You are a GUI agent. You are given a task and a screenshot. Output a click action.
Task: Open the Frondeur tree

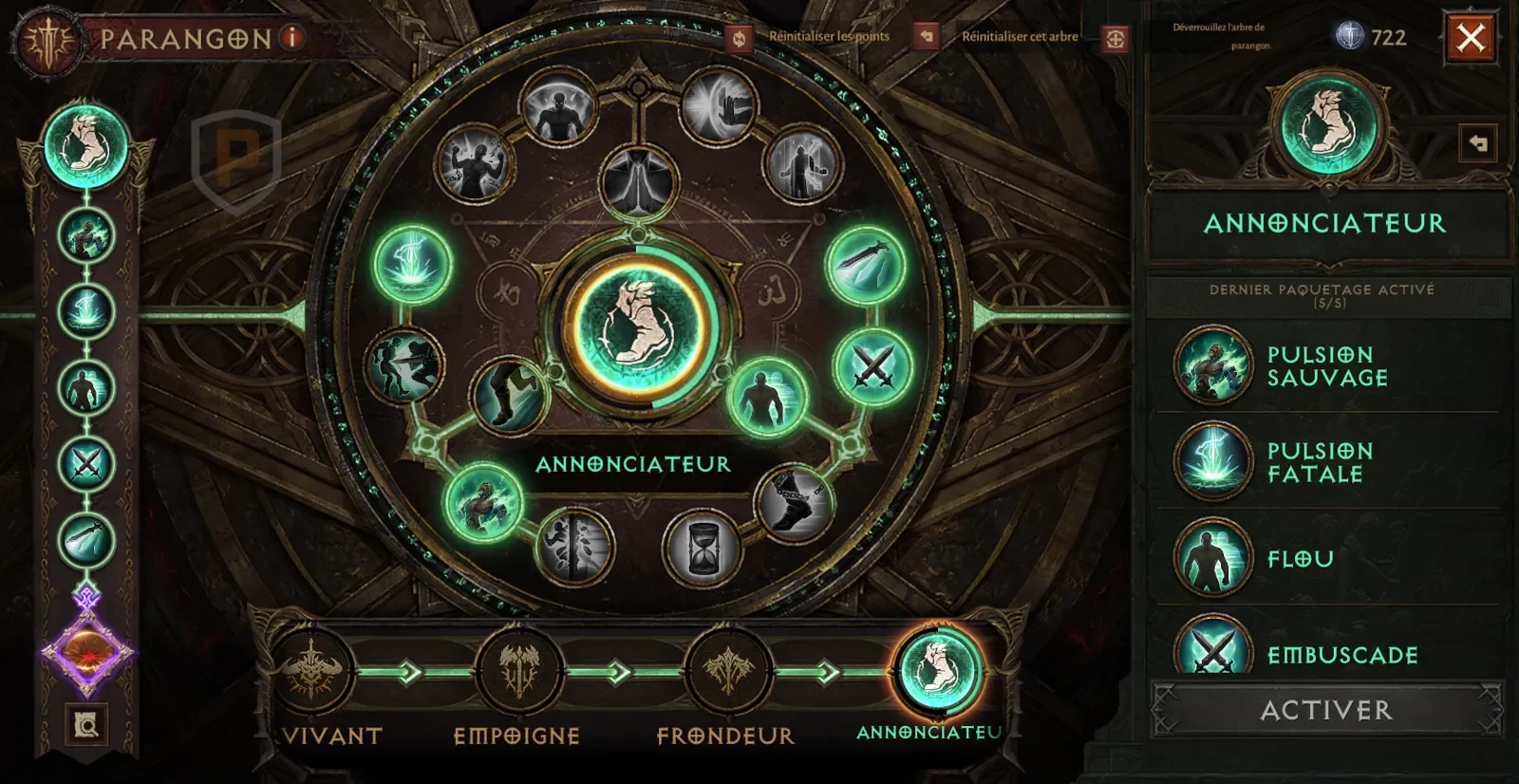coord(728,671)
